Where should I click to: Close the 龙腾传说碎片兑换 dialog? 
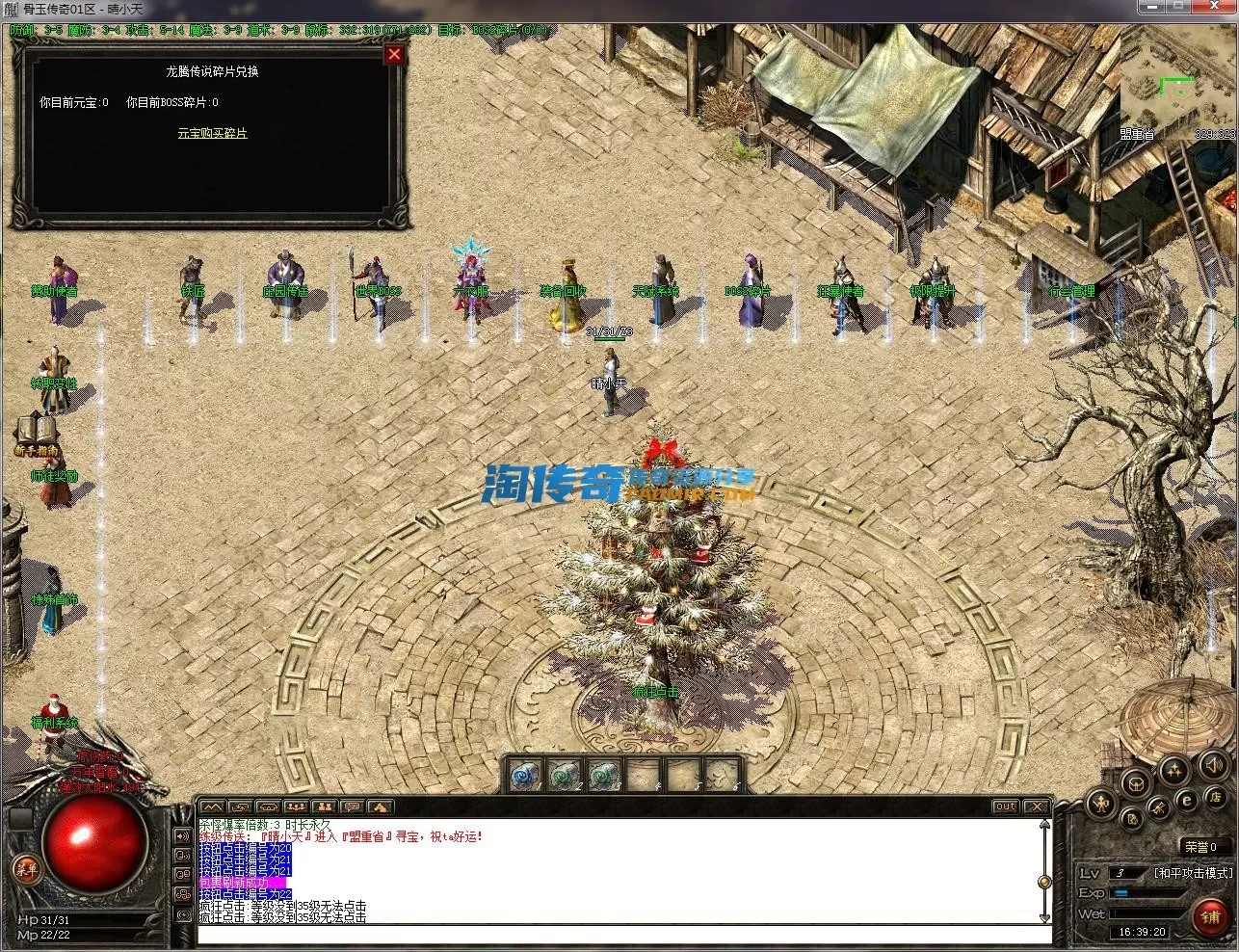point(393,55)
